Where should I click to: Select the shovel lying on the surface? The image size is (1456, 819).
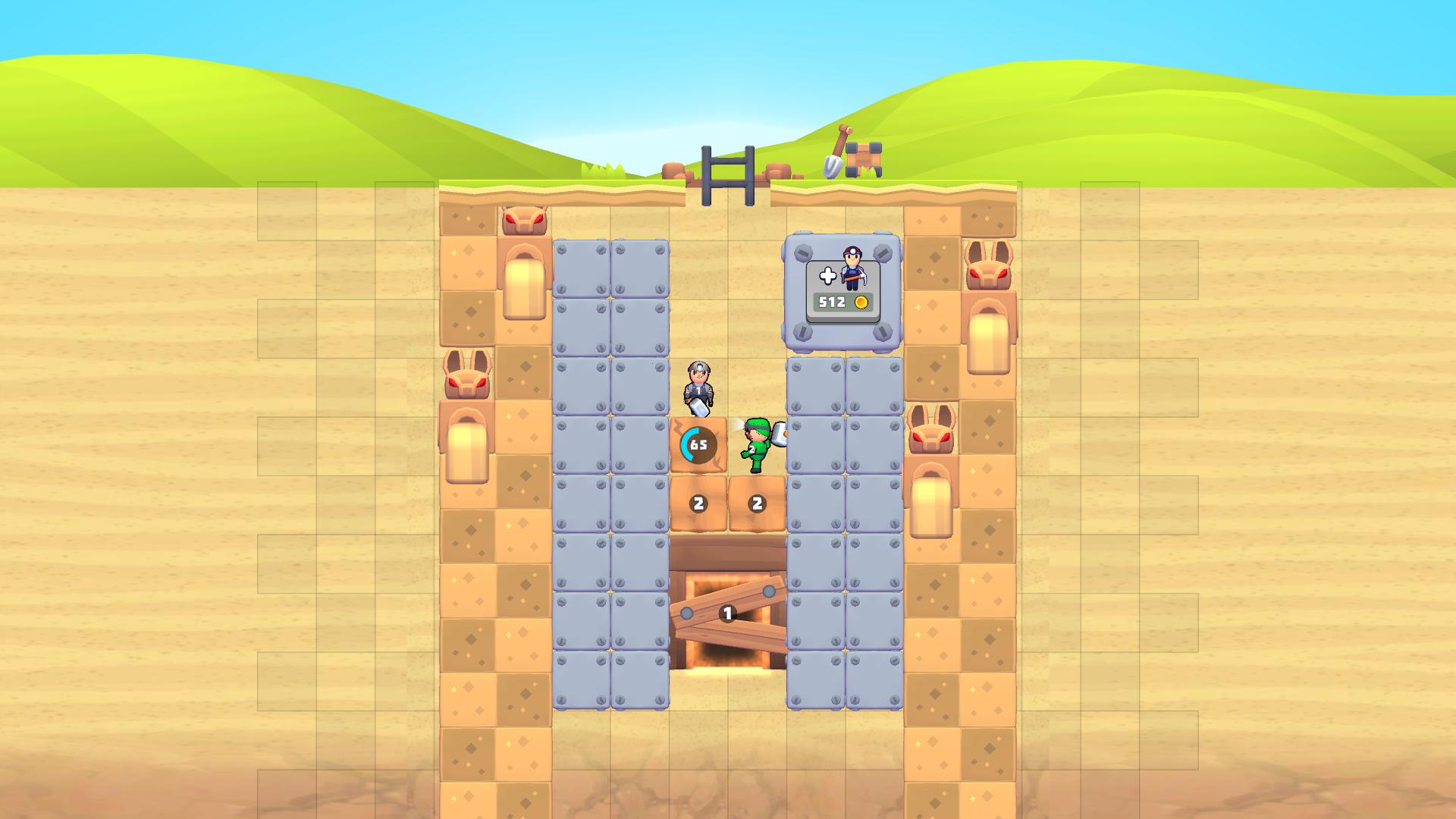[x=833, y=158]
